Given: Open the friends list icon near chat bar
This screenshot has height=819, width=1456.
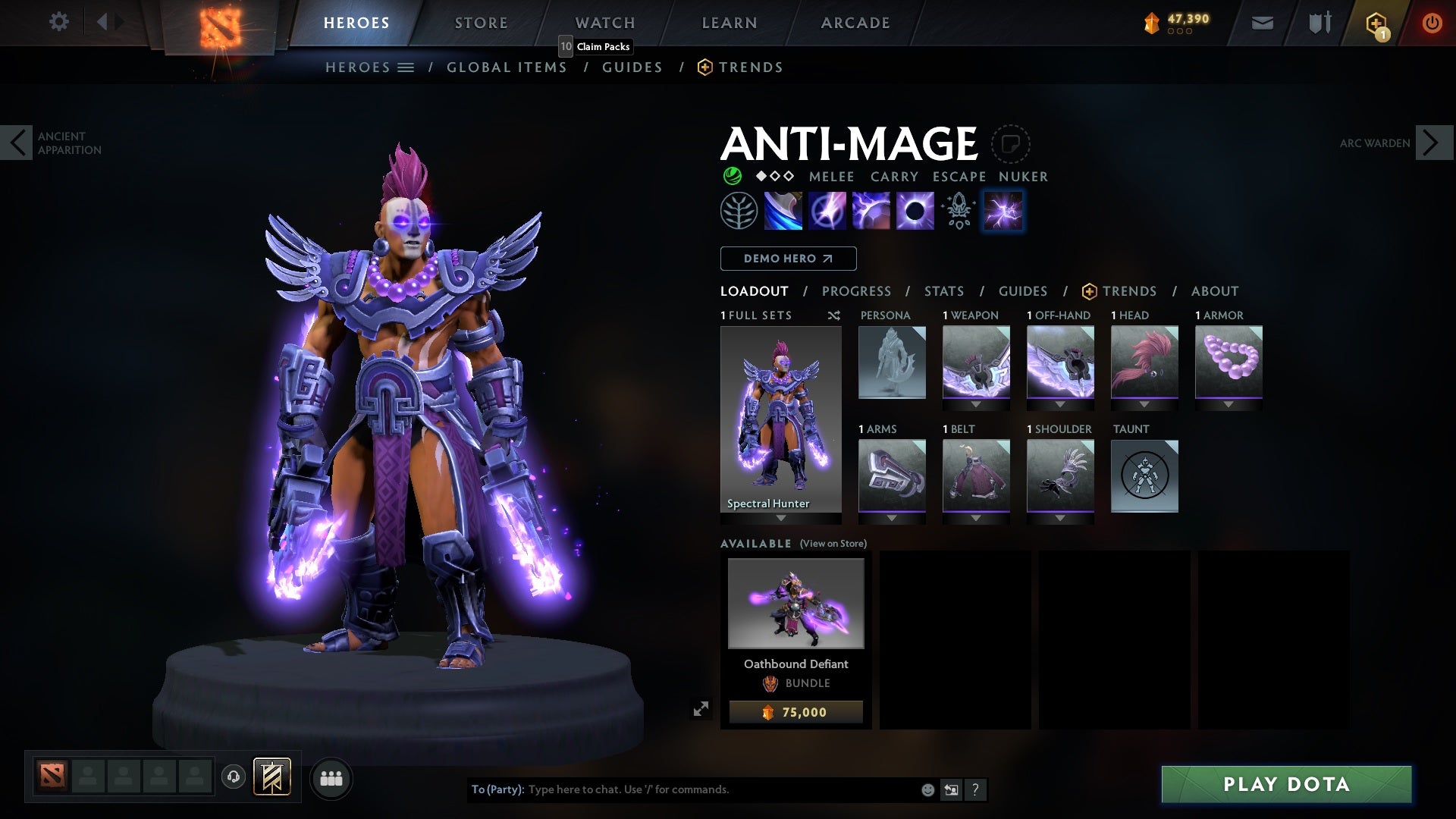Looking at the screenshot, I should tap(331, 777).
